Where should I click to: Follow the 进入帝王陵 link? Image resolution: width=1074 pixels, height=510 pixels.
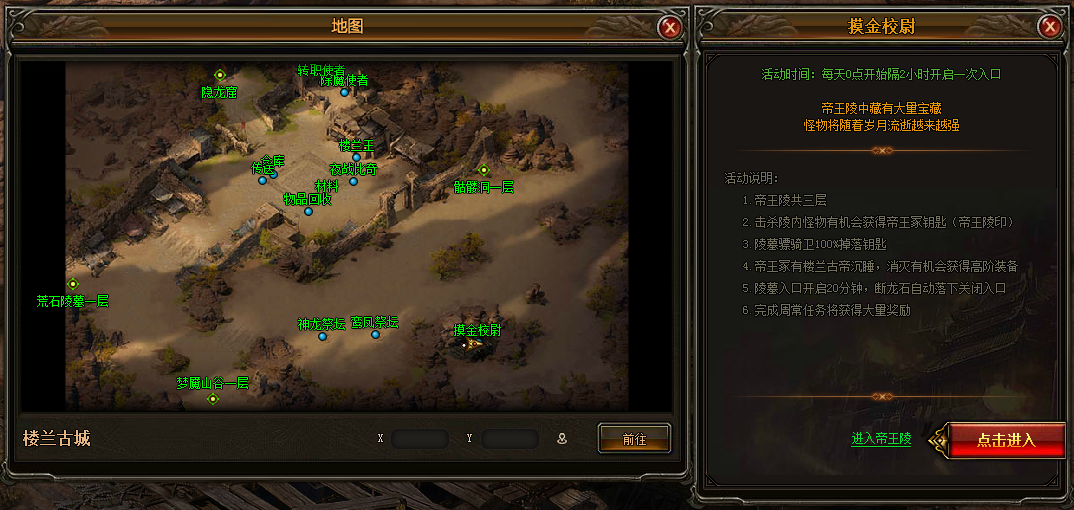[881, 439]
